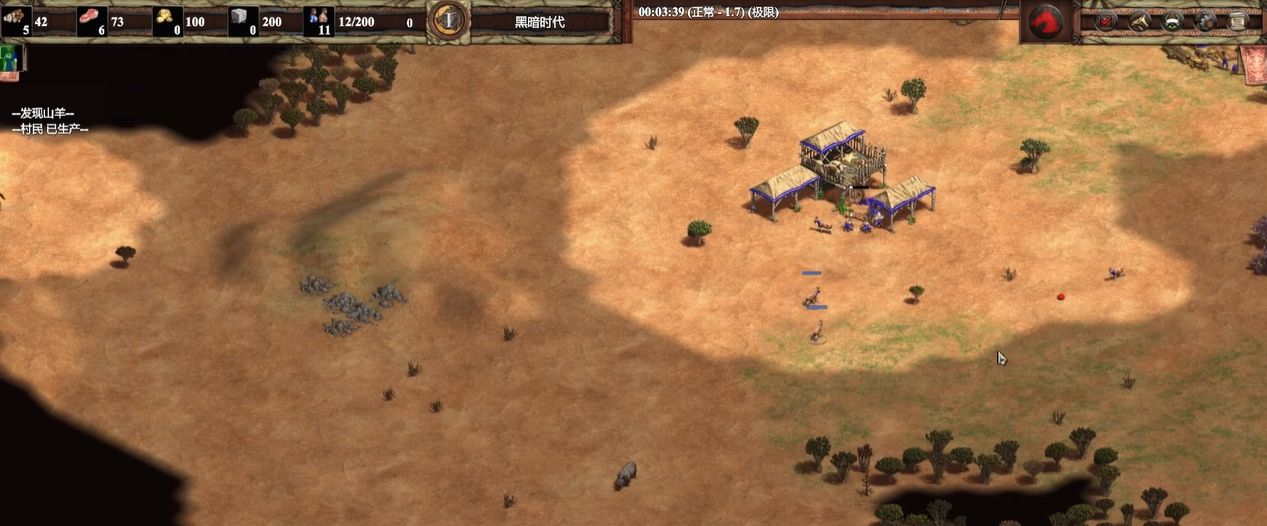1267x526 pixels.
Task: Click the meat food resource icon
Action: [92, 20]
